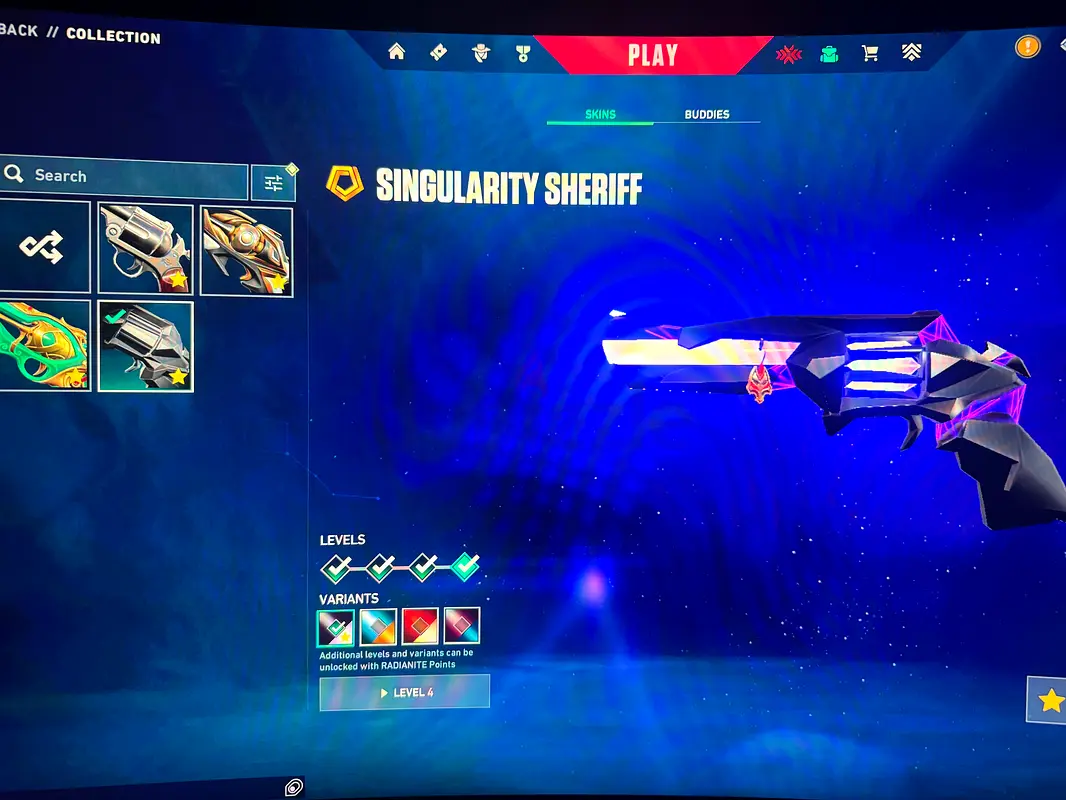Open the home icon in top navigation

[397, 52]
